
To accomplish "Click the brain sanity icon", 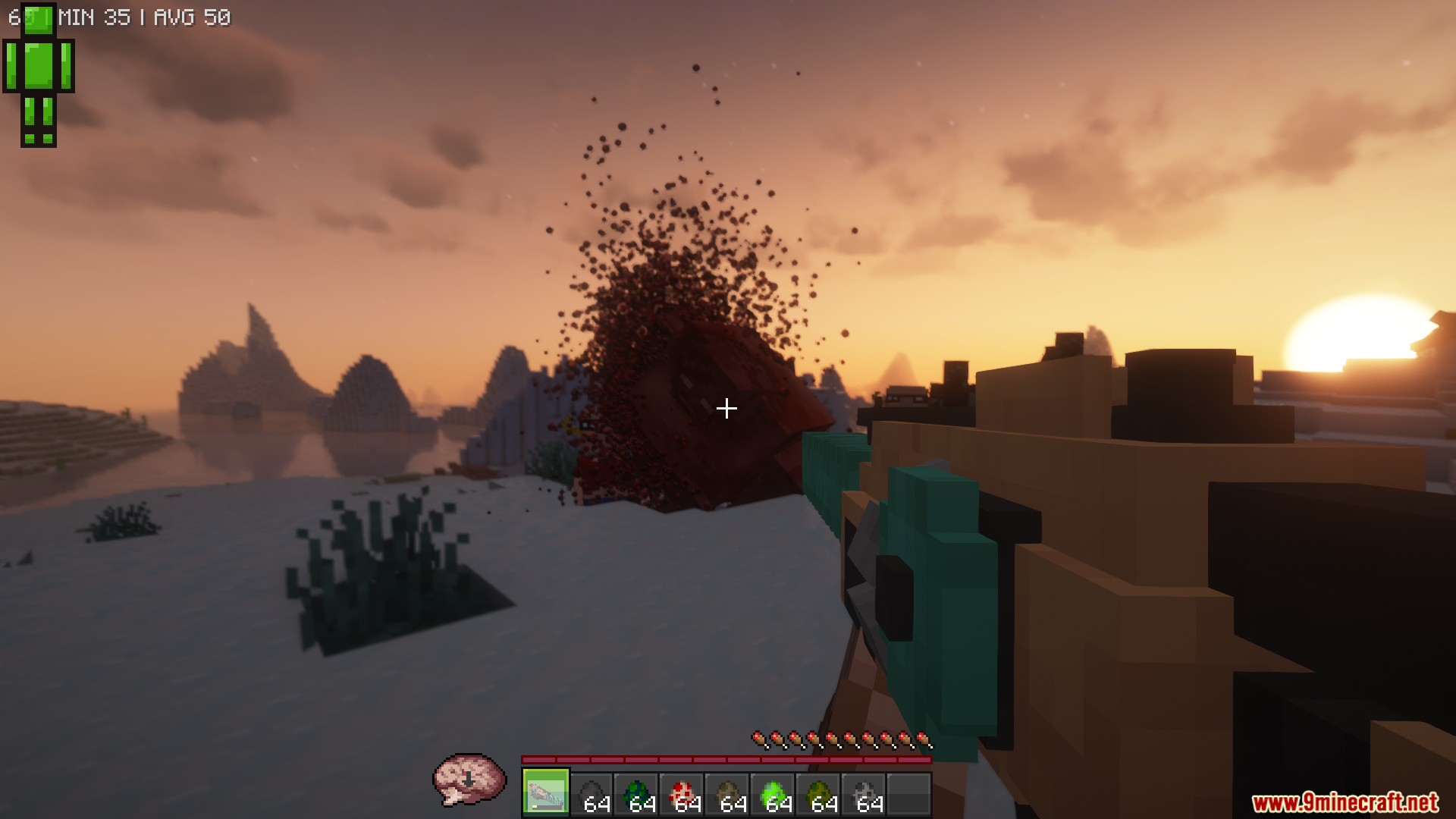I will pyautogui.click(x=469, y=780).
